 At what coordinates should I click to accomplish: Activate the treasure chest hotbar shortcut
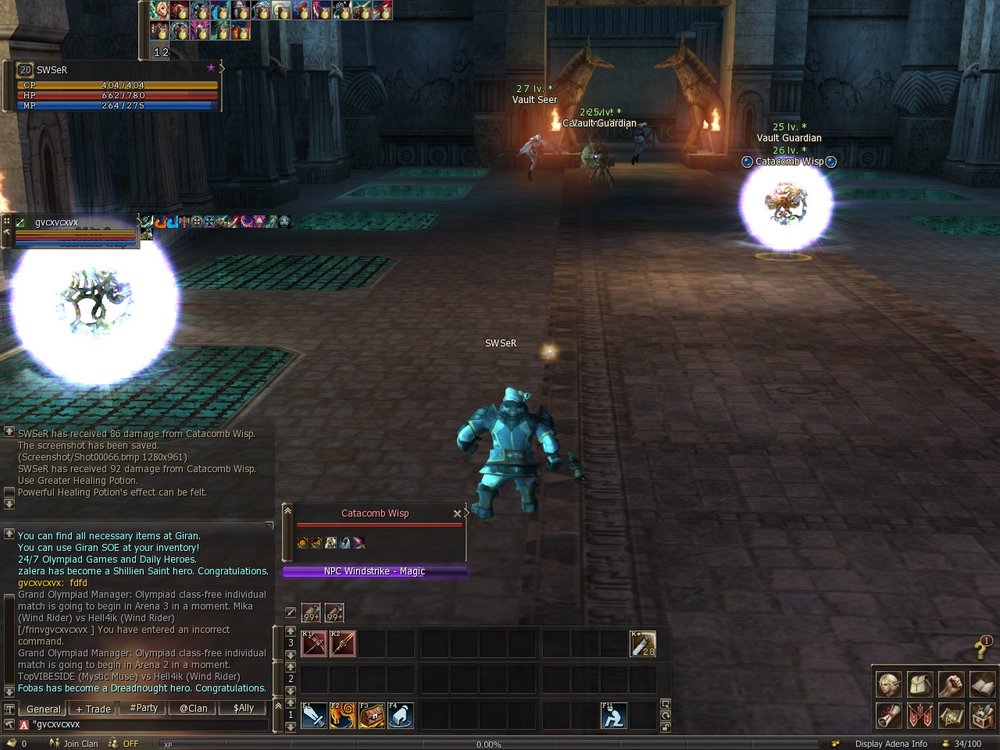[373, 715]
